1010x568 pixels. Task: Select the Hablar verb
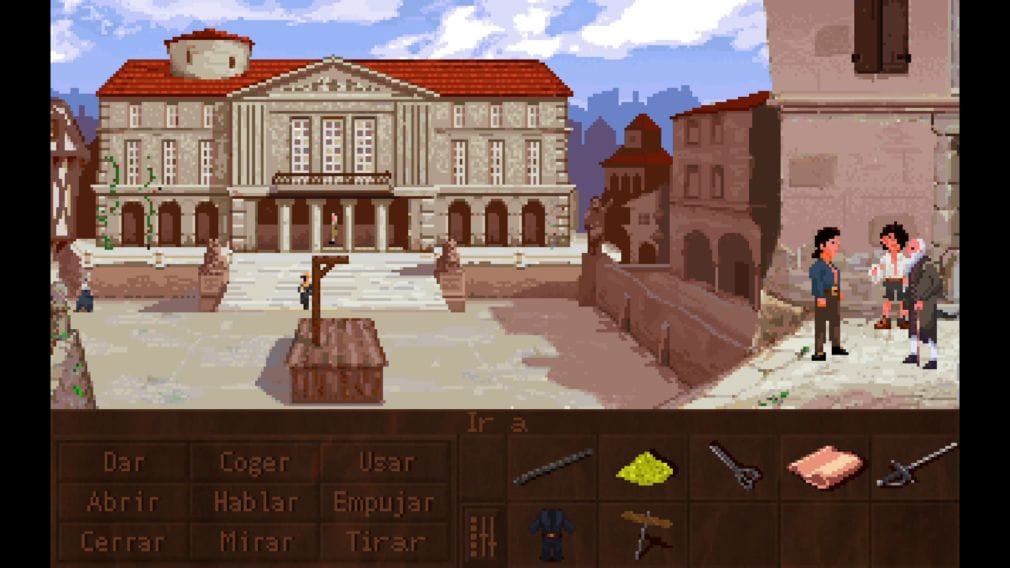[254, 502]
